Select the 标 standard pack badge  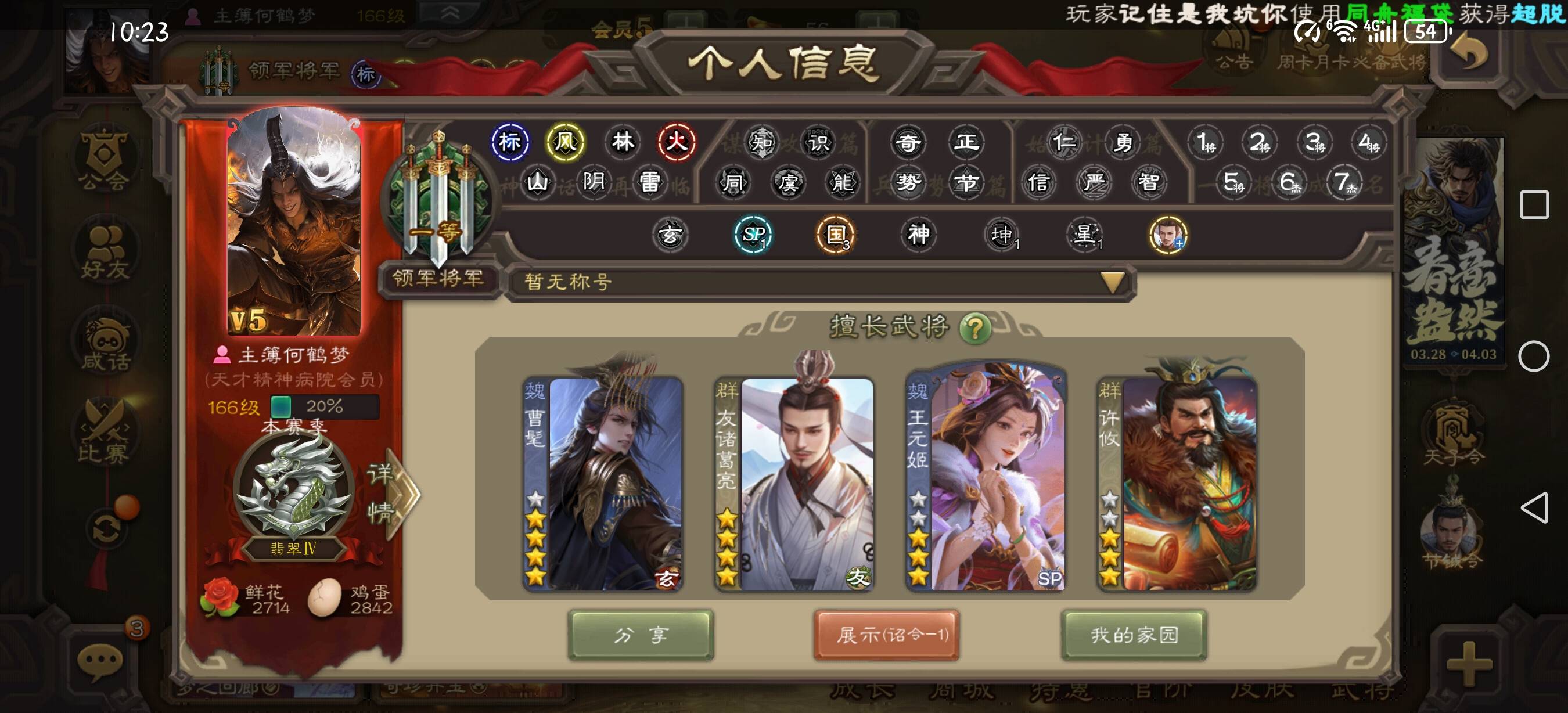pyautogui.click(x=510, y=142)
